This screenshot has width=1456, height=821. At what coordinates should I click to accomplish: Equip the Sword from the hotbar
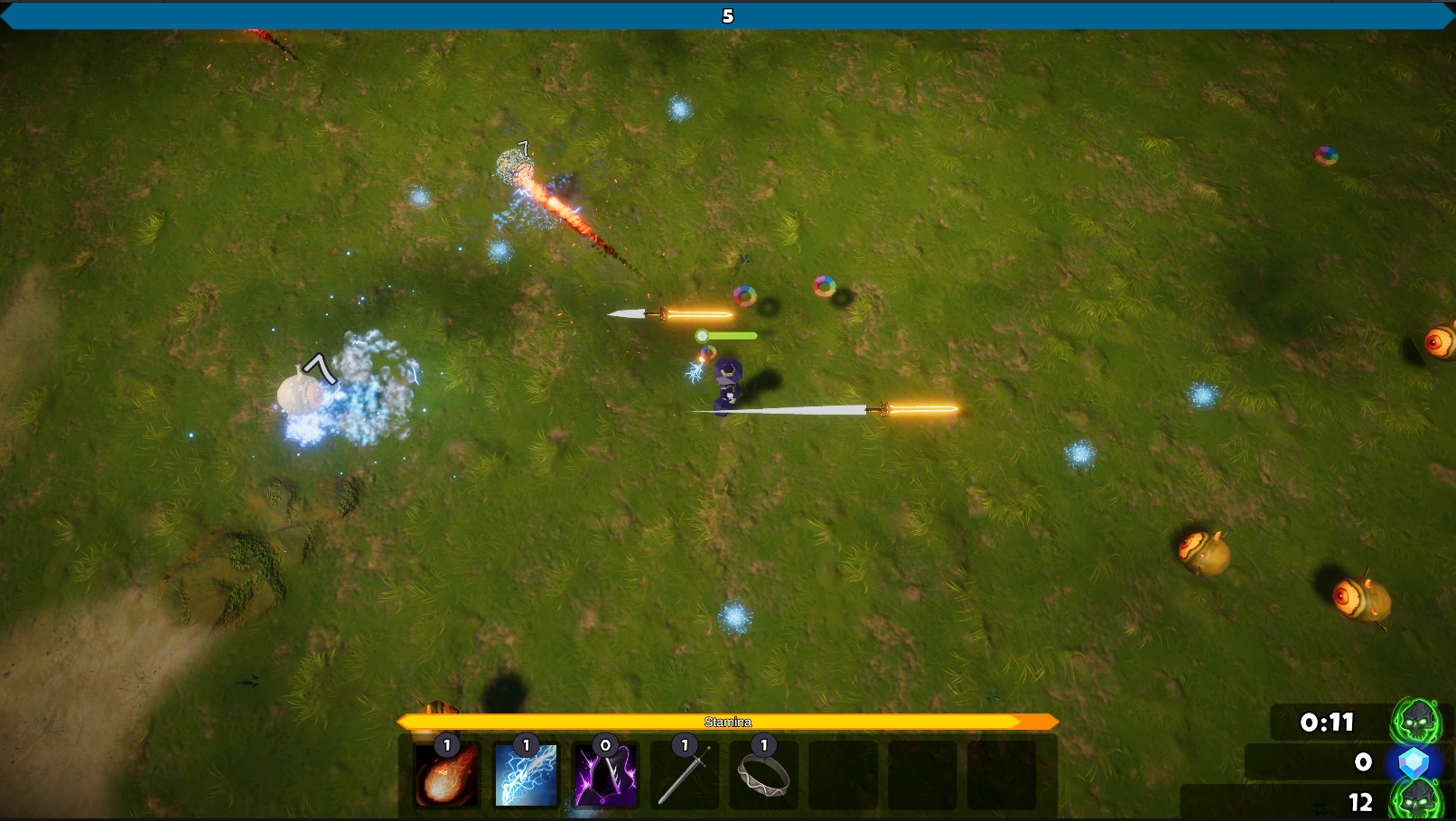[x=684, y=775]
